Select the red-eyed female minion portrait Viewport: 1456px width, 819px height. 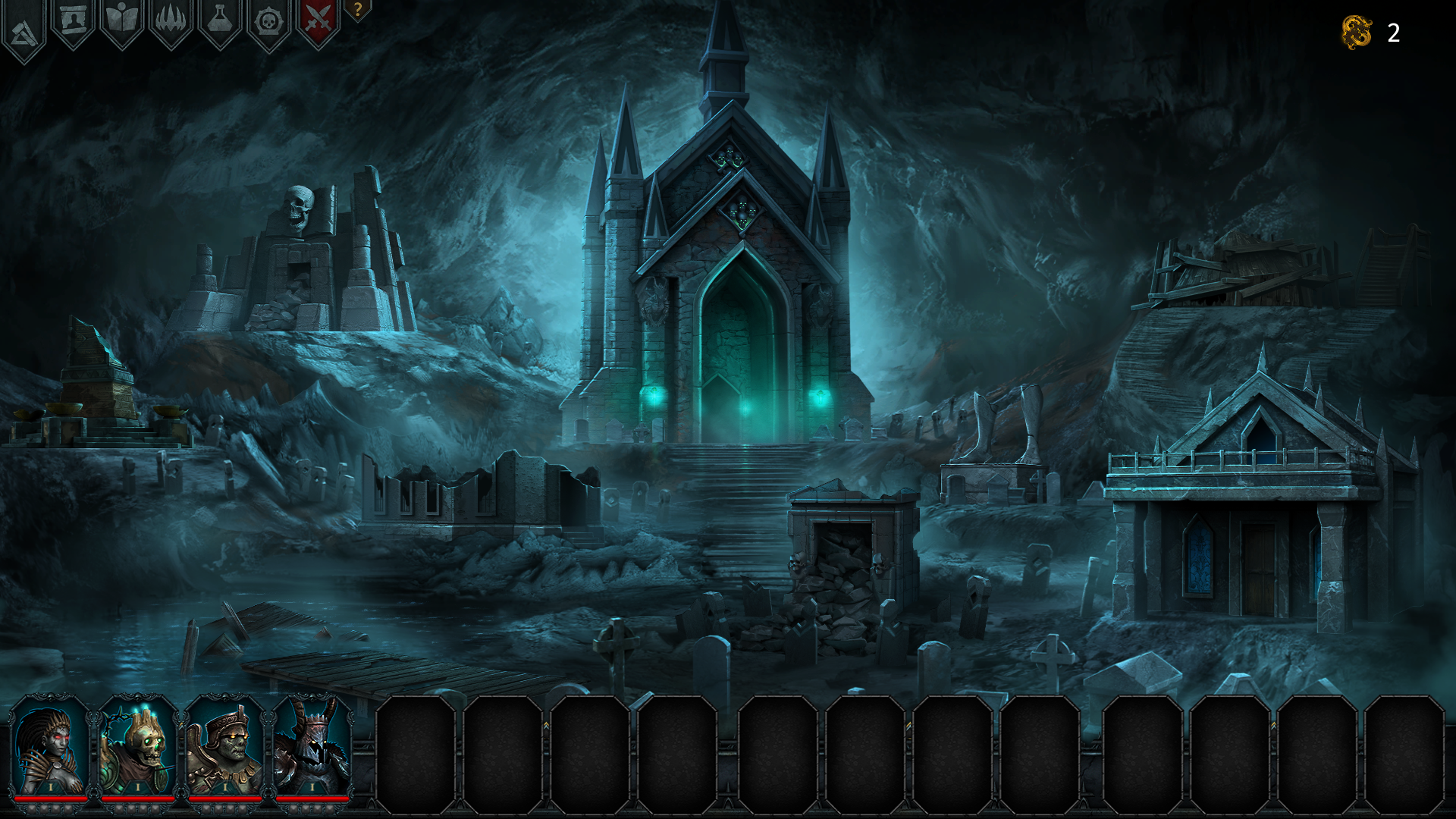51,747
